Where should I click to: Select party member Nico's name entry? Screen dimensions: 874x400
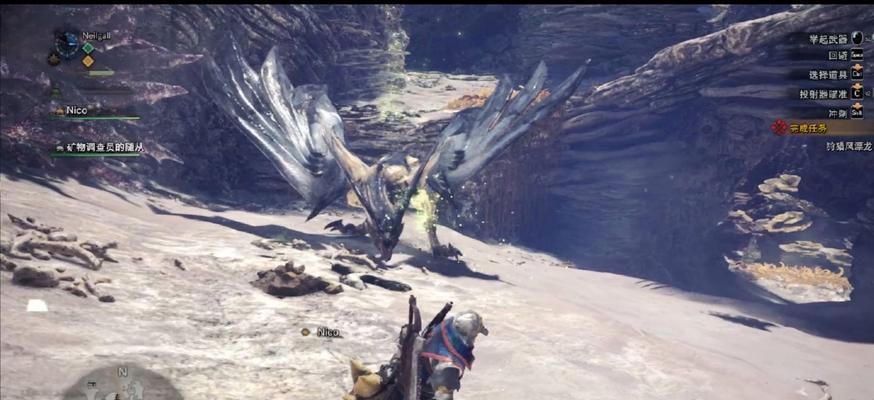[76, 111]
